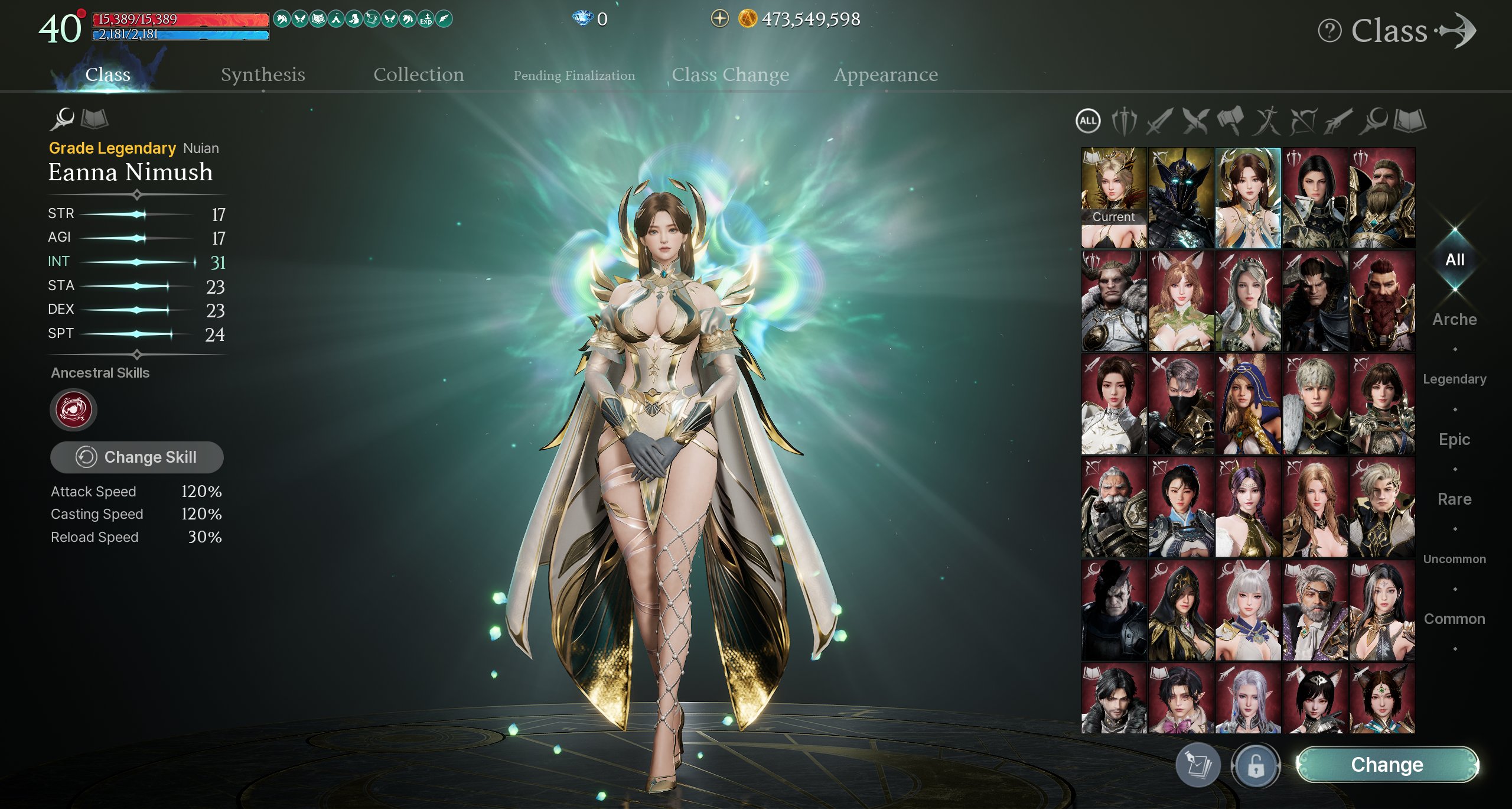Viewport: 1512px width, 809px height.
Task: Switch to the Synthesis tab
Action: tap(263, 74)
